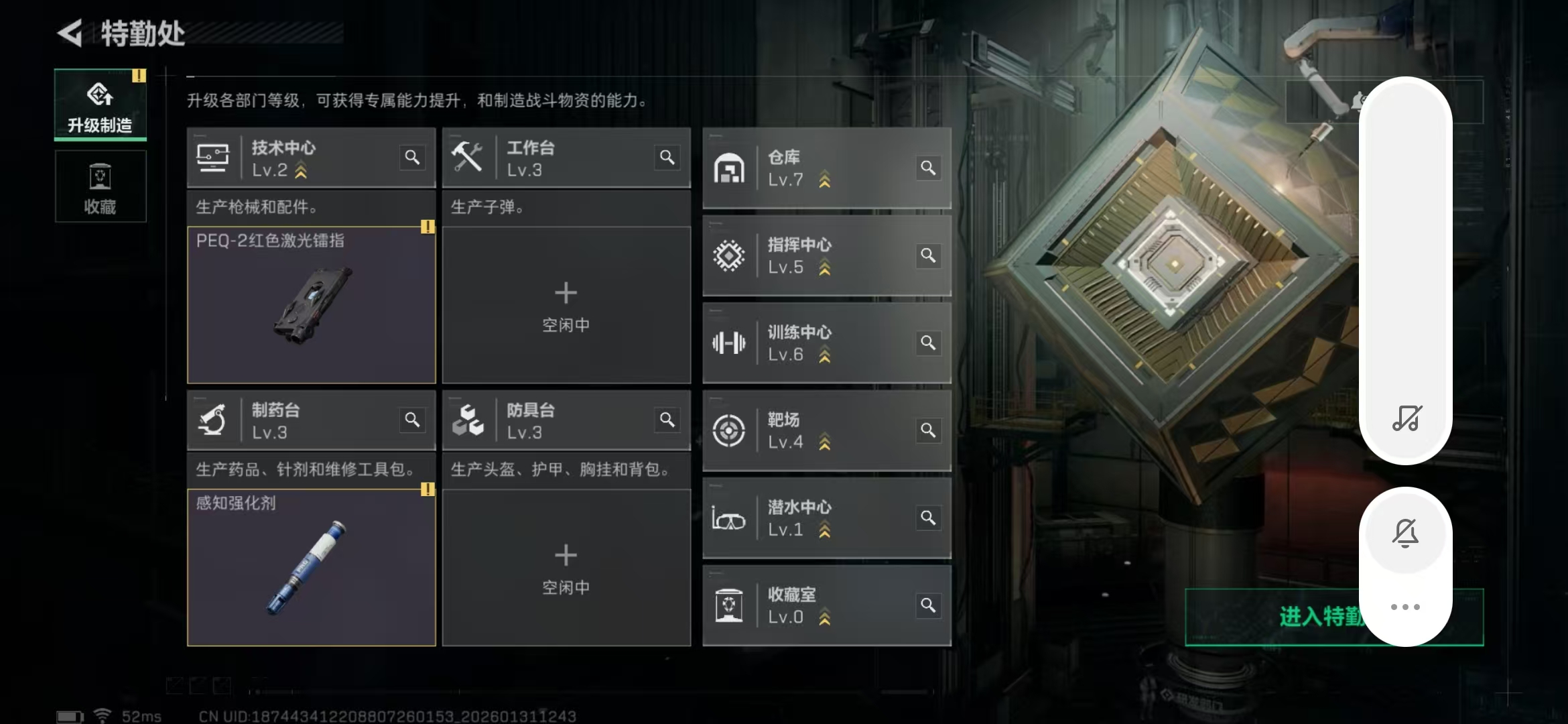Open the floating sidebar more options menu
1568x724 pixels.
(x=1405, y=605)
